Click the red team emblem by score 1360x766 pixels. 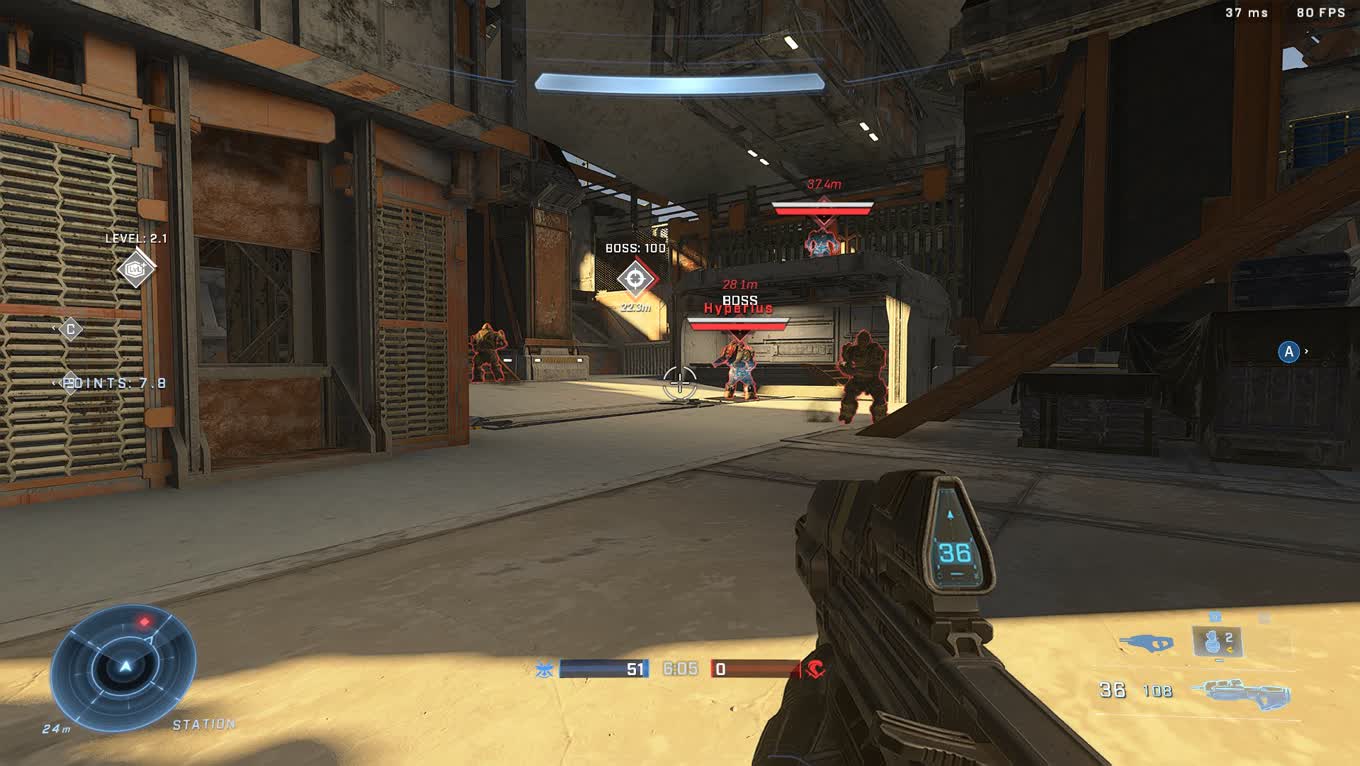(816, 669)
